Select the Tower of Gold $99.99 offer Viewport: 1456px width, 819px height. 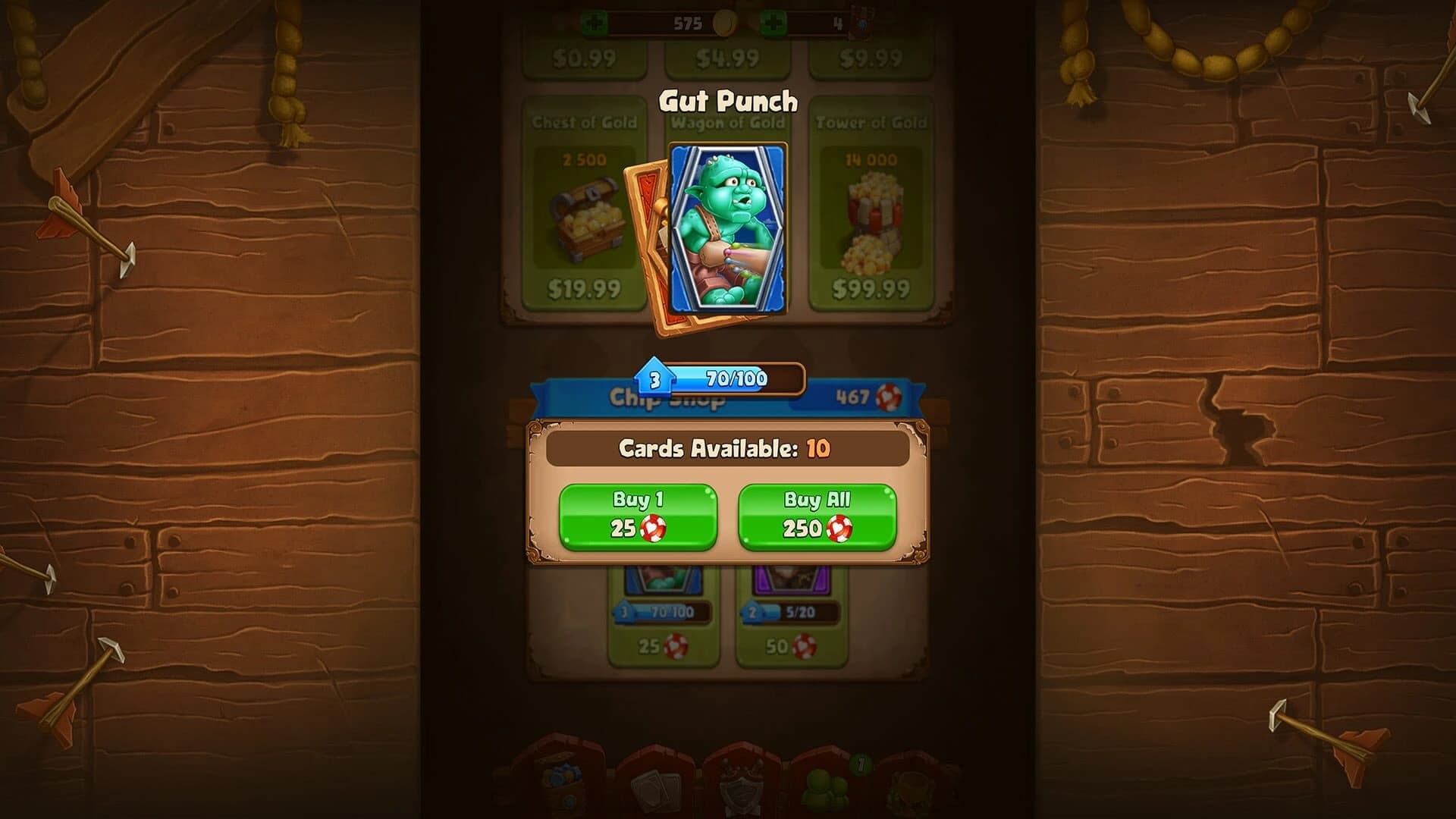(x=871, y=205)
